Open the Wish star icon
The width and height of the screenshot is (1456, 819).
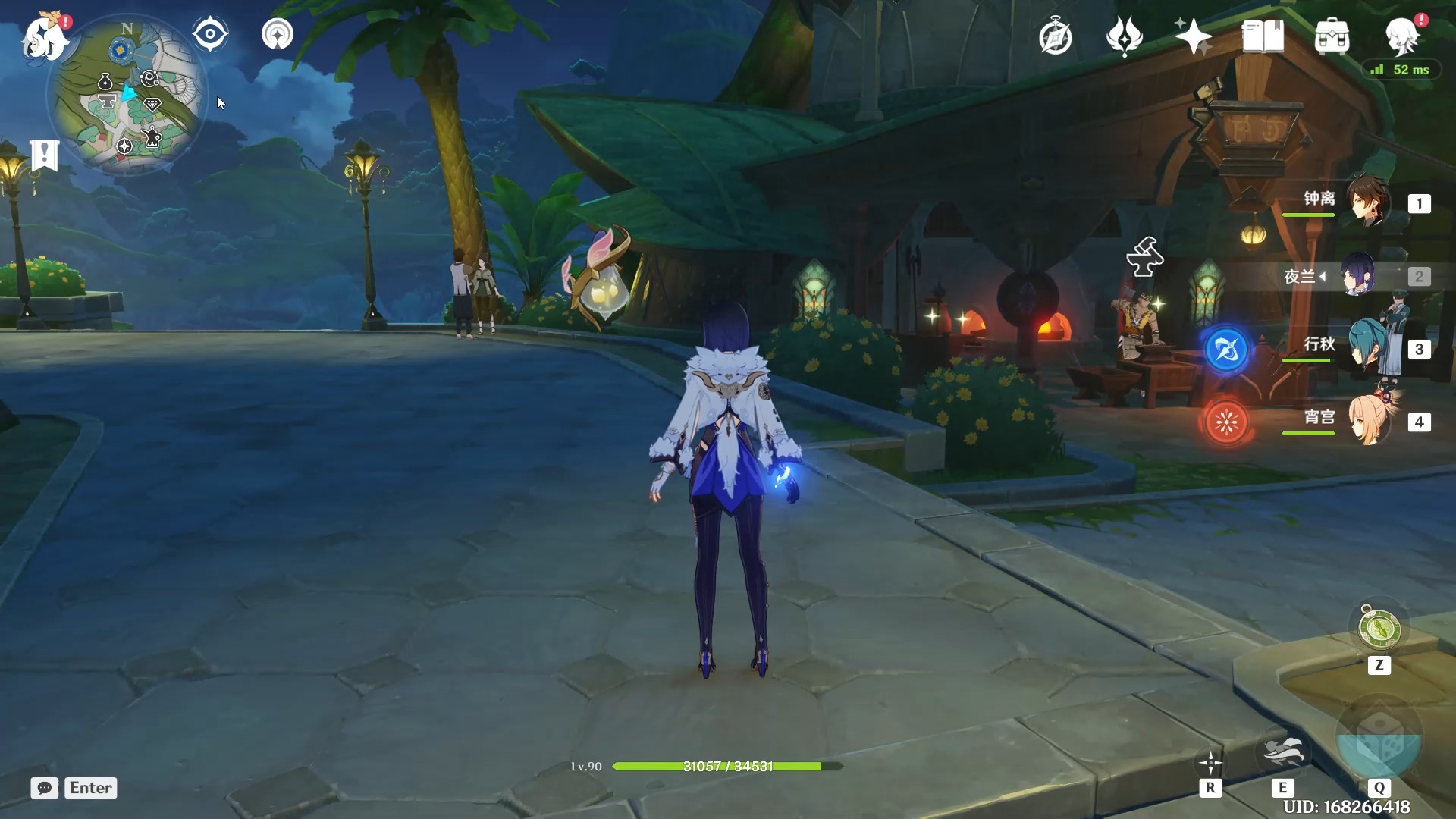1193,36
